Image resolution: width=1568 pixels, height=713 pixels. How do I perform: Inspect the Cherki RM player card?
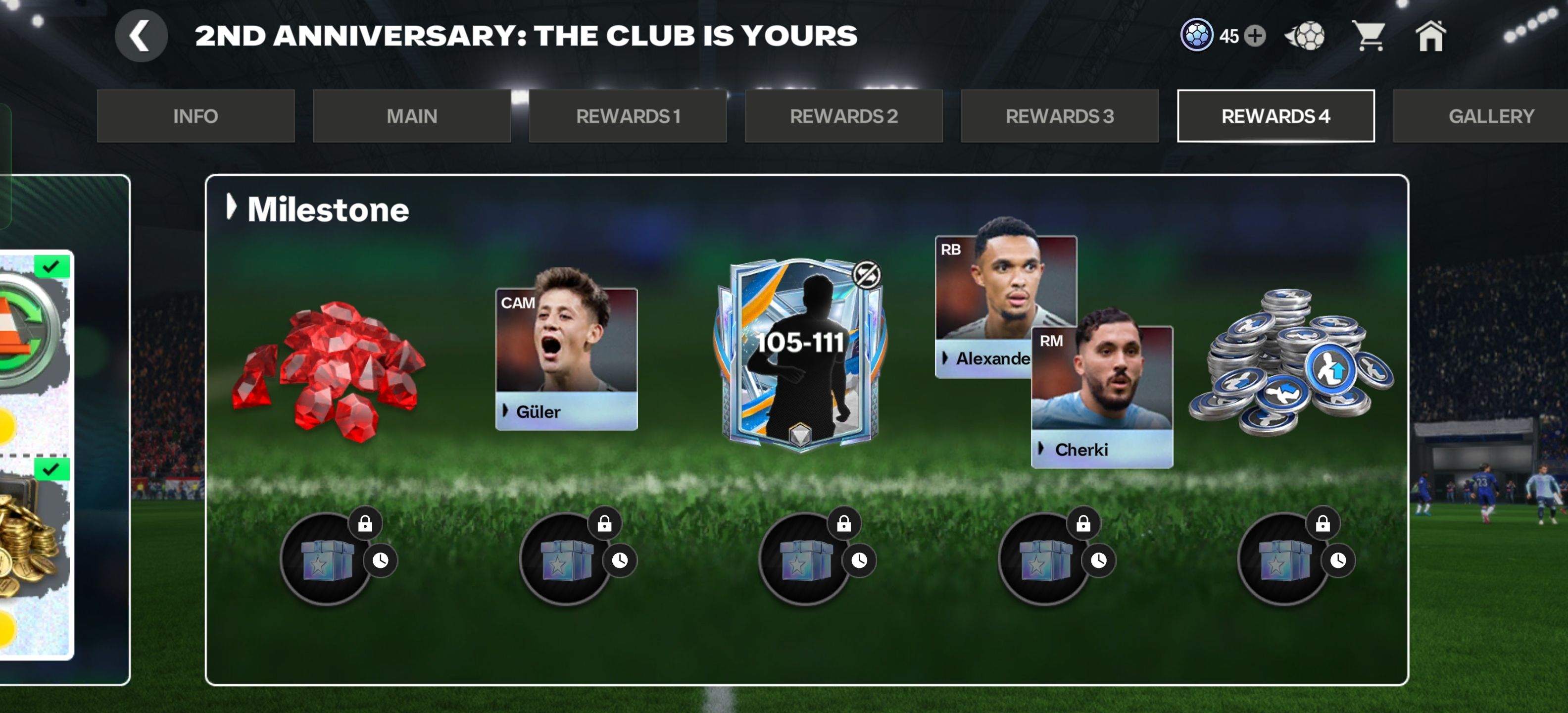pos(1102,396)
